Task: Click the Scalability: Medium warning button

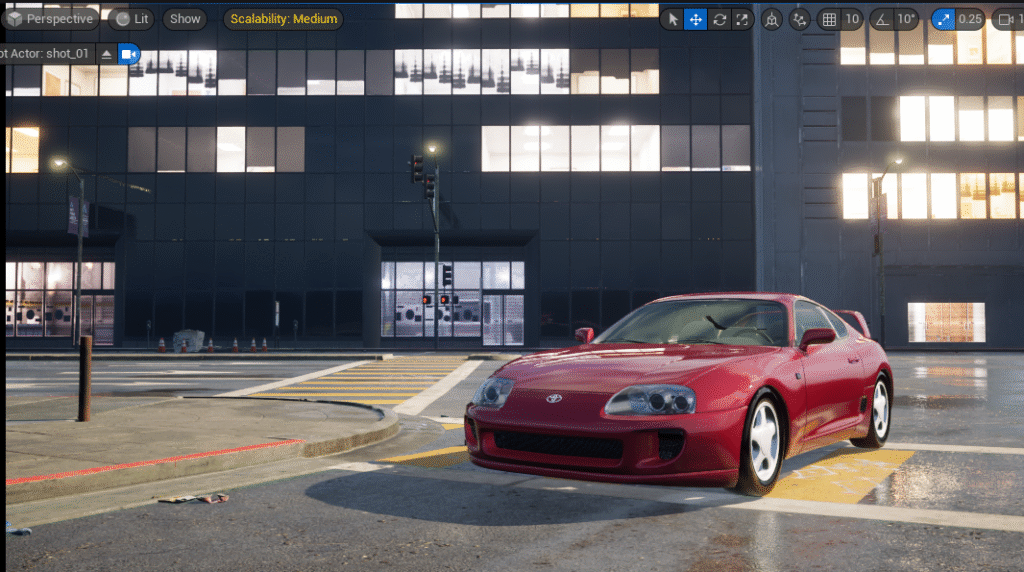Action: 283,19
